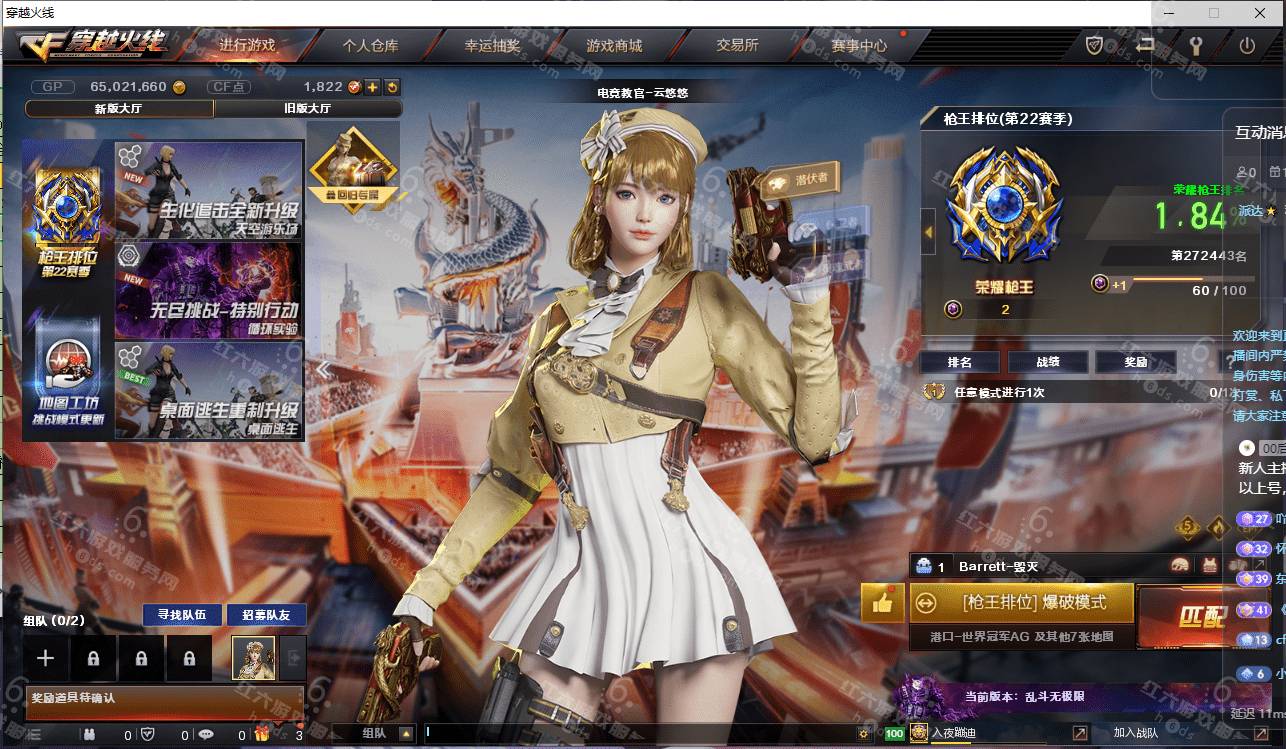Open the 赛事中心 menu
Screen dimensions: 1286x749
859,45
